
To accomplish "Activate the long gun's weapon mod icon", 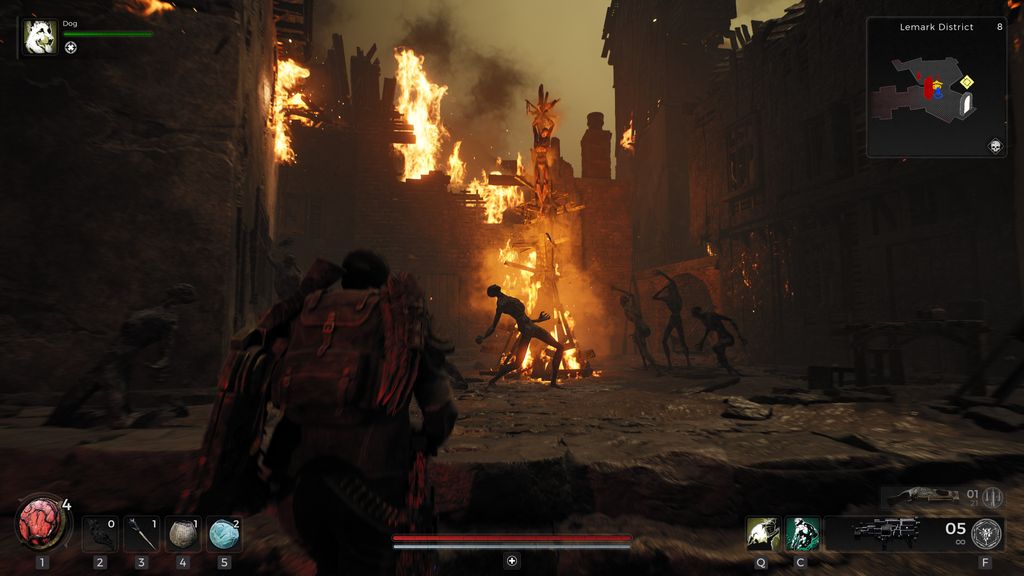I will pyautogui.click(x=986, y=534).
